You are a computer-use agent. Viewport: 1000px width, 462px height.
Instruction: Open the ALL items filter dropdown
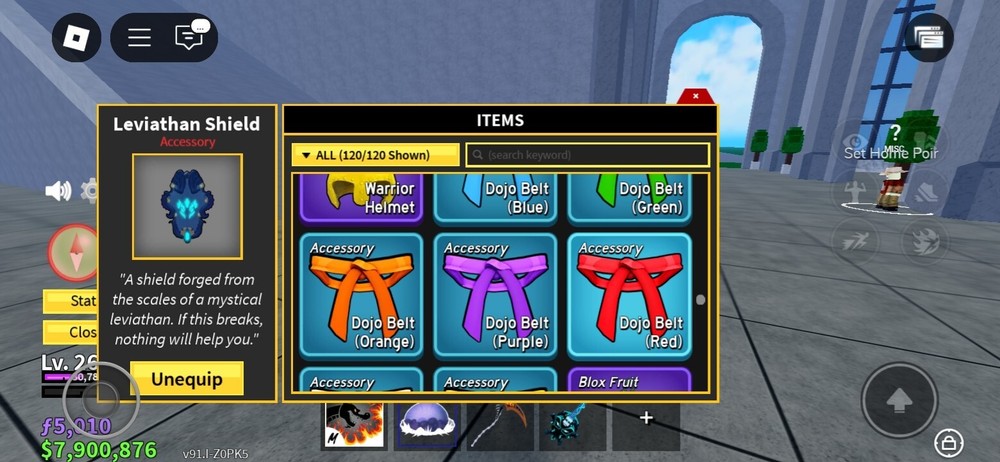pyautogui.click(x=375, y=155)
